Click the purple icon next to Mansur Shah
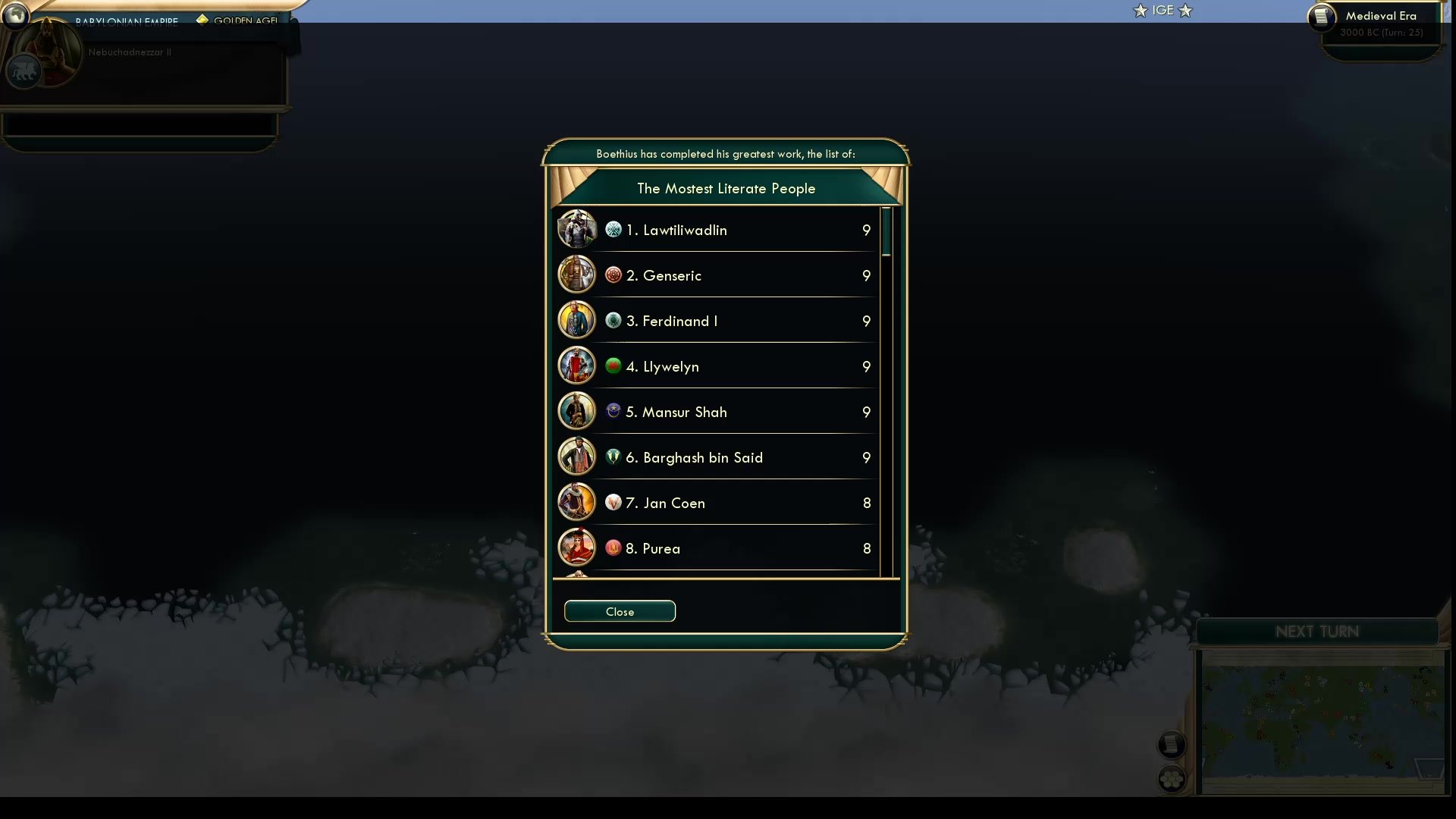Viewport: 1456px width, 819px height. [x=613, y=412]
